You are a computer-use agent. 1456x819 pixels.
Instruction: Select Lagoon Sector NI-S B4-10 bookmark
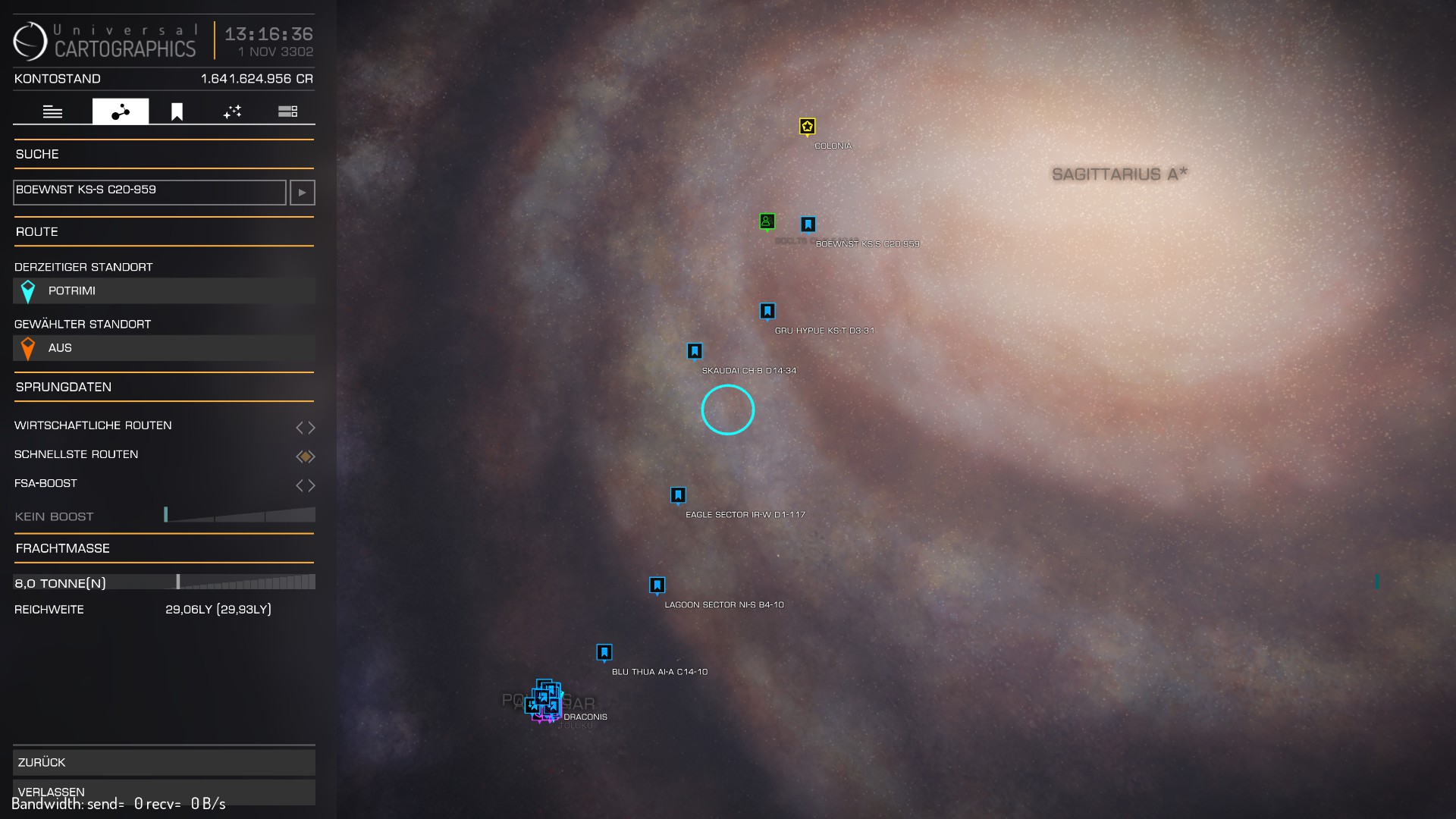pyautogui.click(x=657, y=585)
